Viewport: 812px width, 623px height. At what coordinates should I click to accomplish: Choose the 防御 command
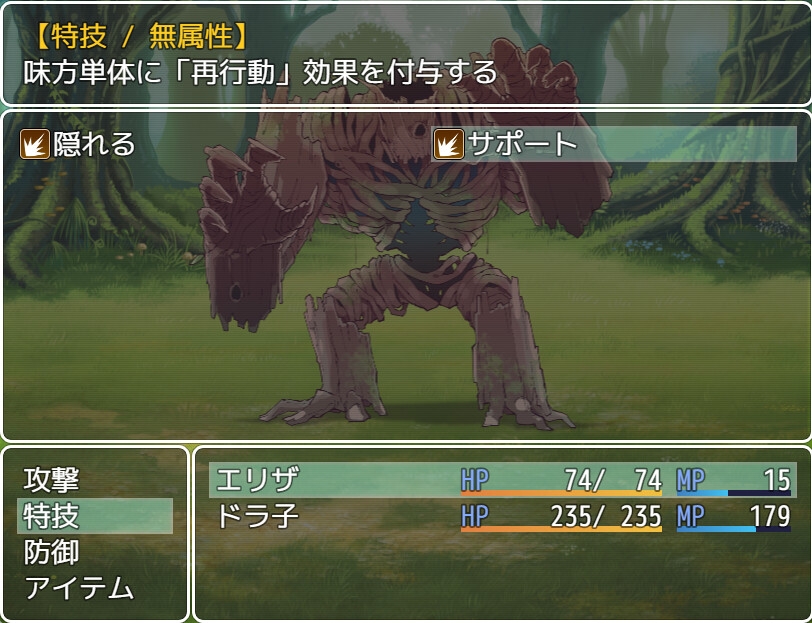pos(52,552)
